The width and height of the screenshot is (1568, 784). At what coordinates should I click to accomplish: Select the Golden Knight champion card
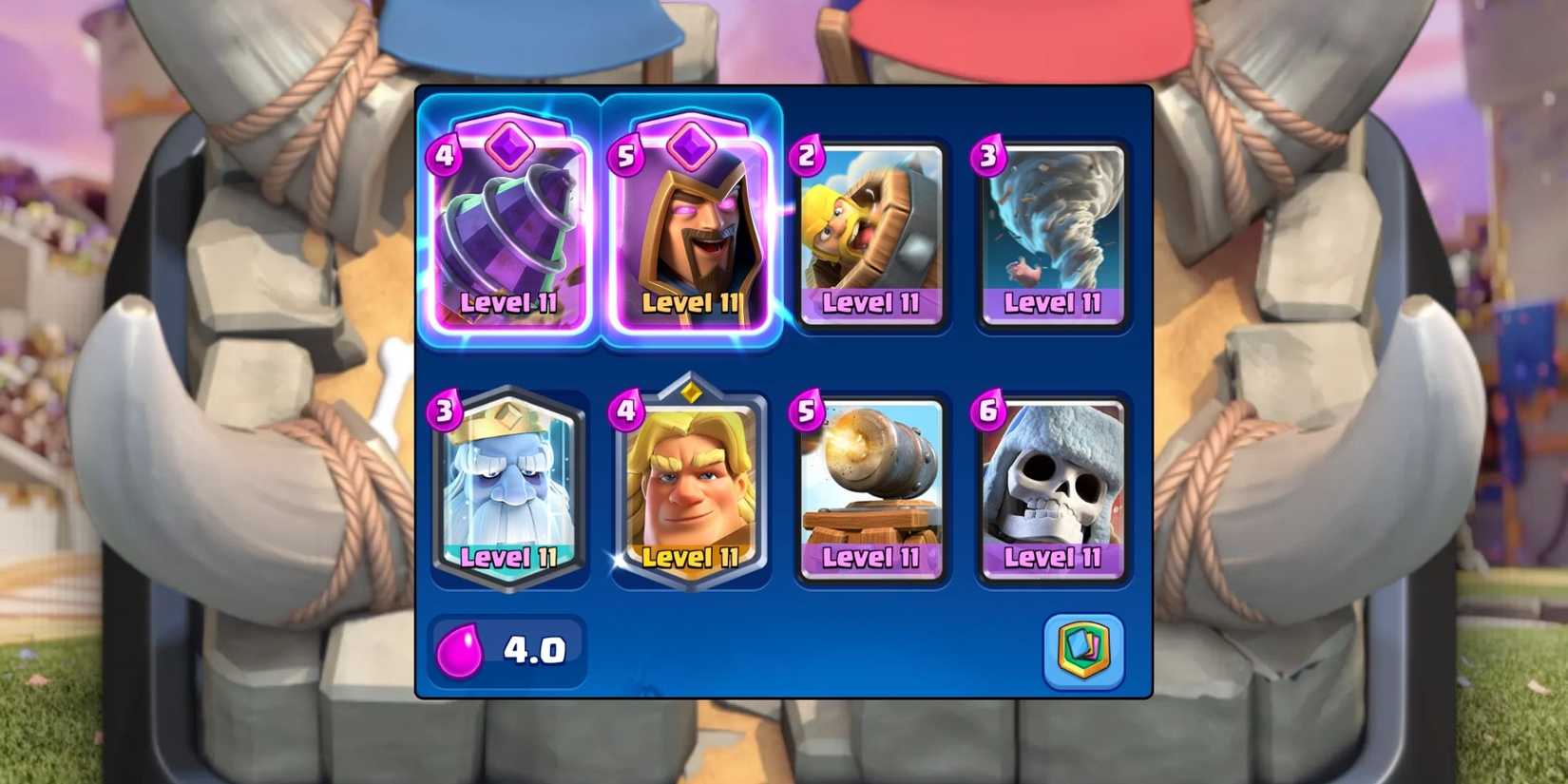click(x=691, y=485)
